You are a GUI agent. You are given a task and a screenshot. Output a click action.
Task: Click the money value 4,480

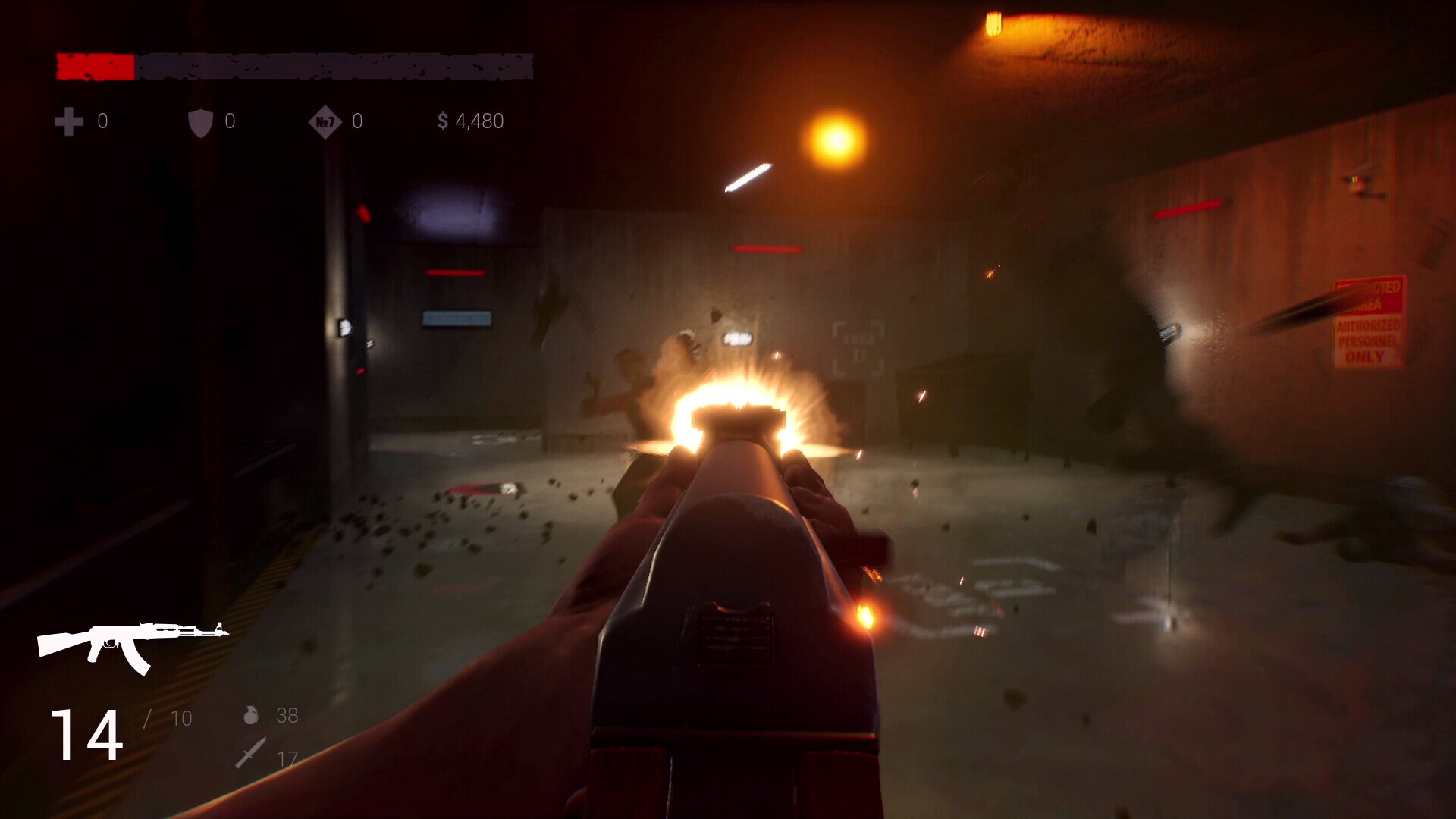coord(478,121)
